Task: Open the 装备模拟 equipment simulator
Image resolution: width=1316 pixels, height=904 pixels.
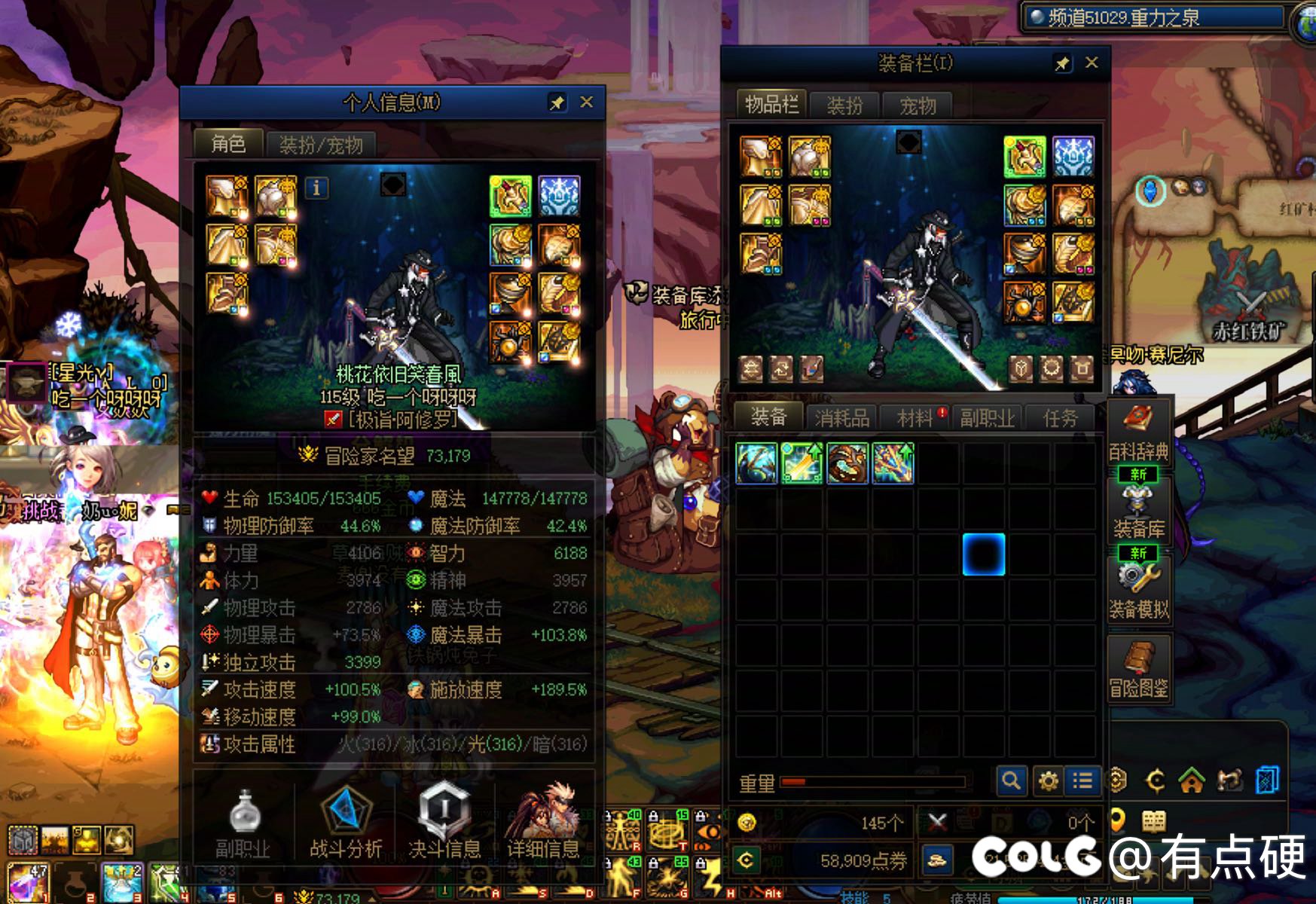Action: [1138, 590]
